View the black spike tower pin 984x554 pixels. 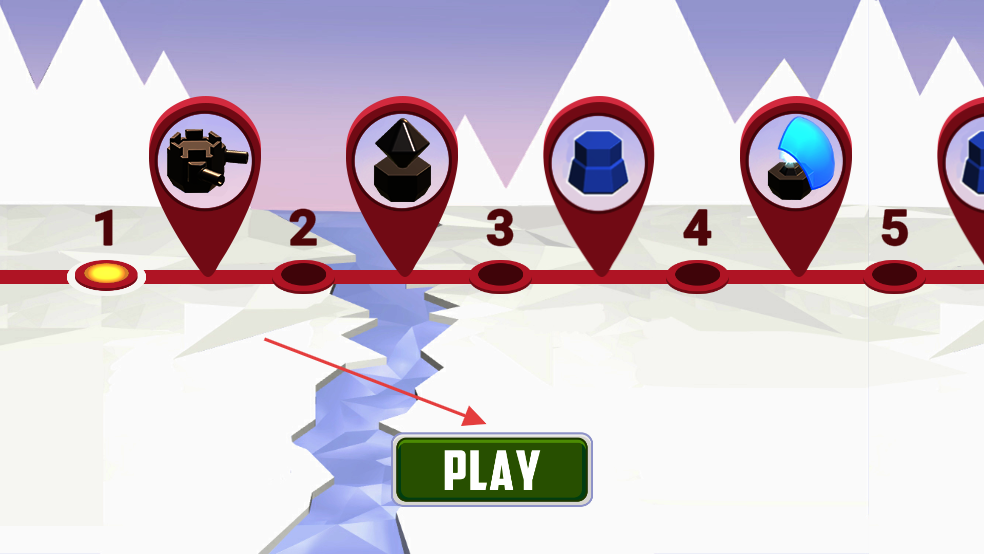(402, 162)
